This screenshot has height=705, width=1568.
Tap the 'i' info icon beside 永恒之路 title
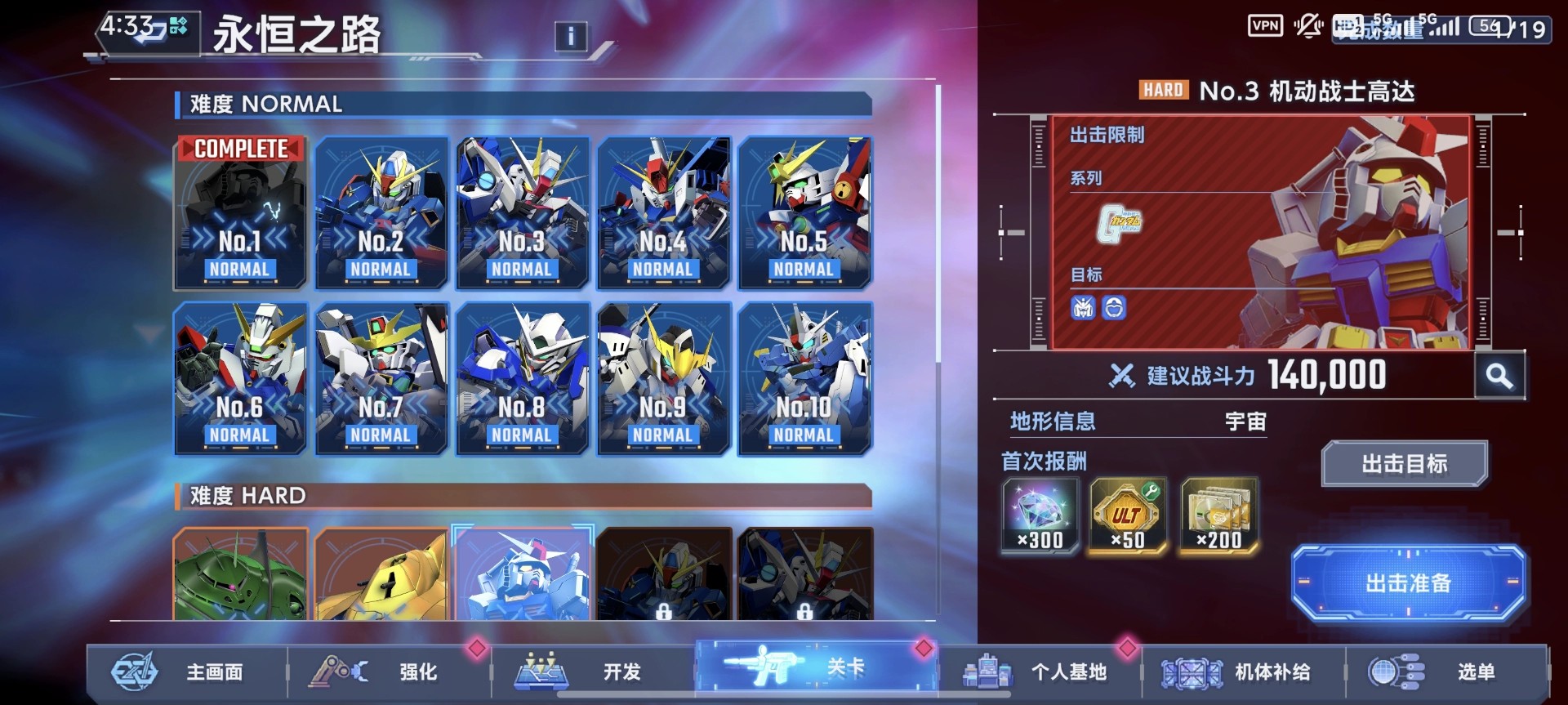(570, 36)
